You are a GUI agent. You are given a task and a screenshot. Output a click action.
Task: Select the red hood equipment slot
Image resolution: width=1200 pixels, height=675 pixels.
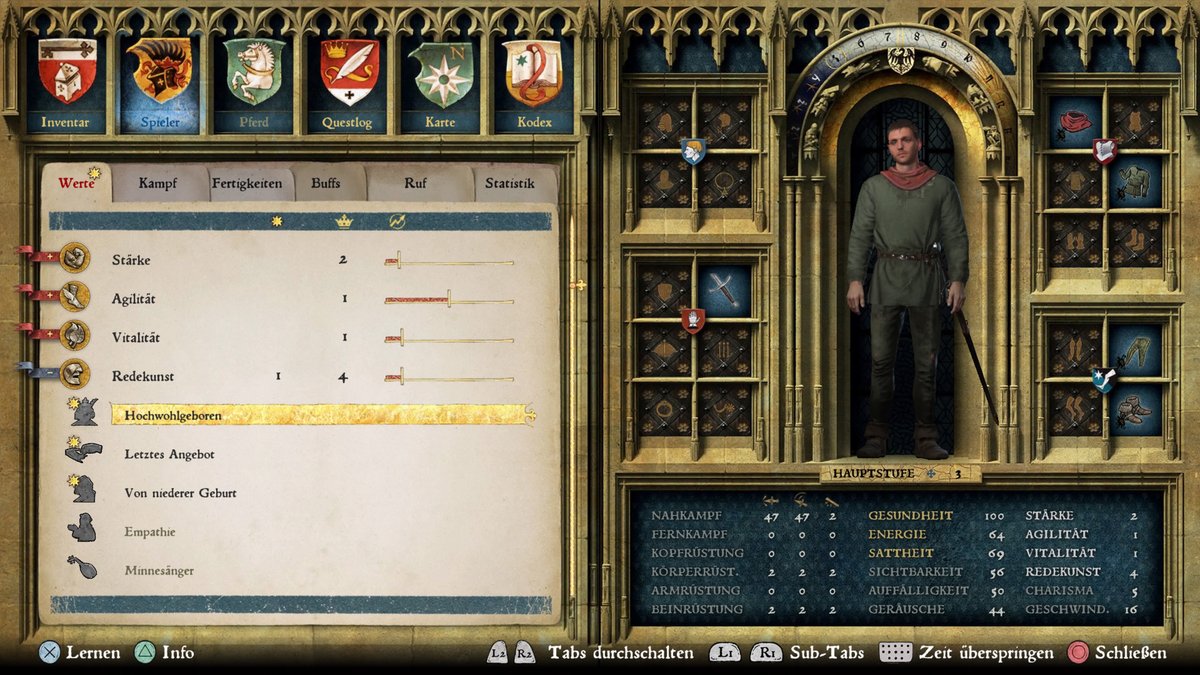[1076, 122]
